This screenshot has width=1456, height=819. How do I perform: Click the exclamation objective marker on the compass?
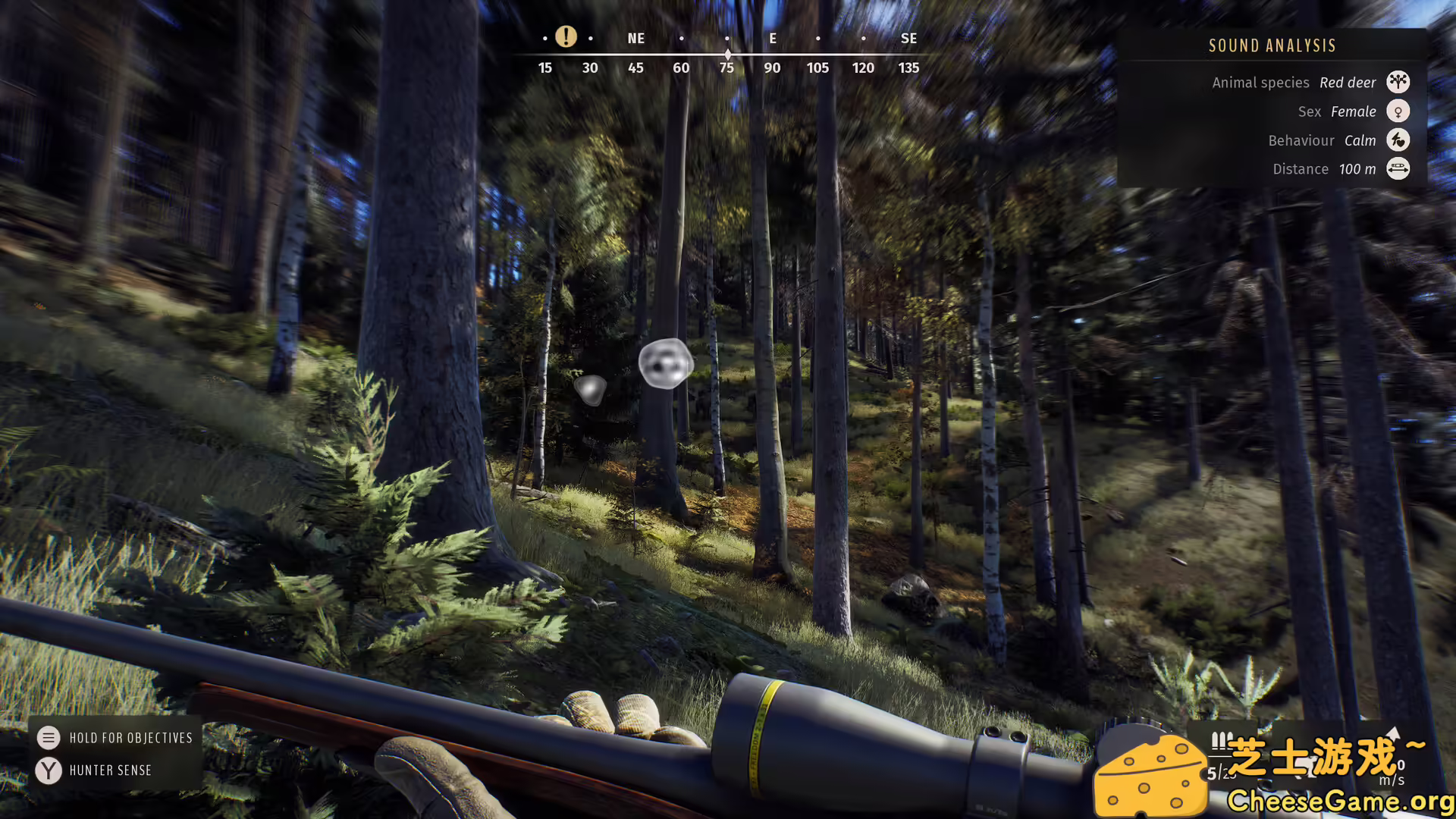point(566,37)
